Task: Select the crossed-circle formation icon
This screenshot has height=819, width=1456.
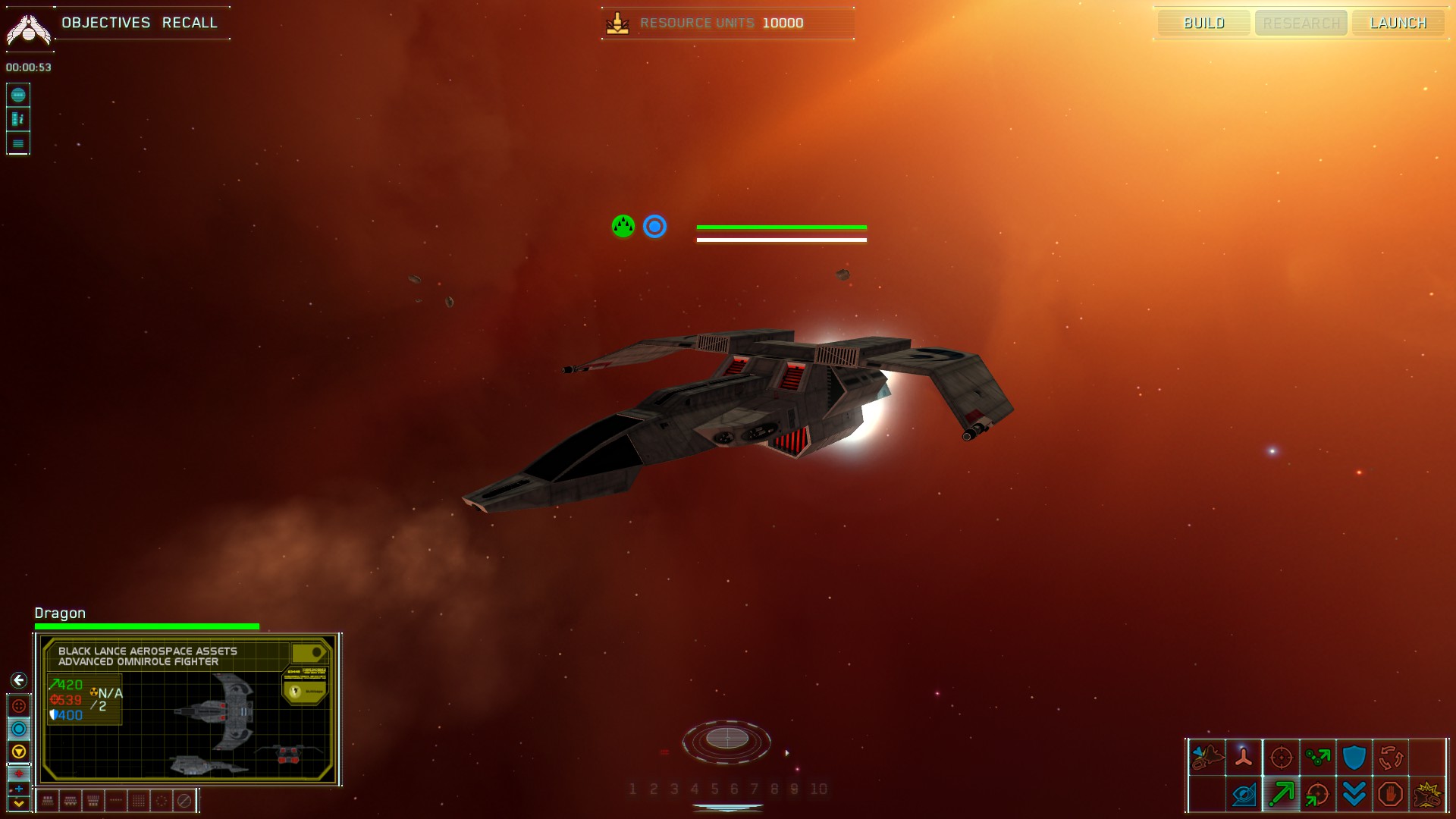Action: (x=184, y=801)
